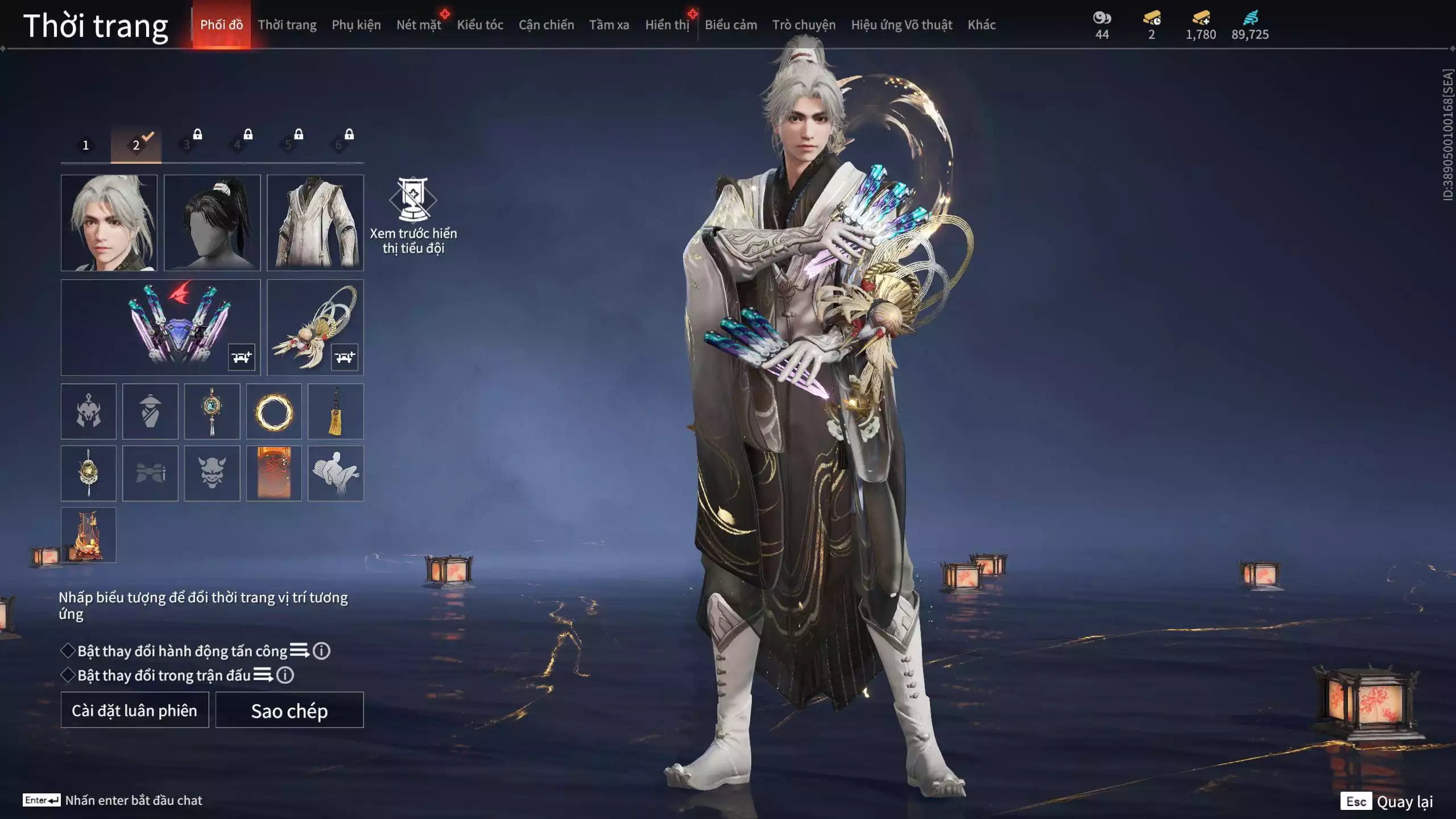Switch to the Tầm xa tab

pos(609,25)
